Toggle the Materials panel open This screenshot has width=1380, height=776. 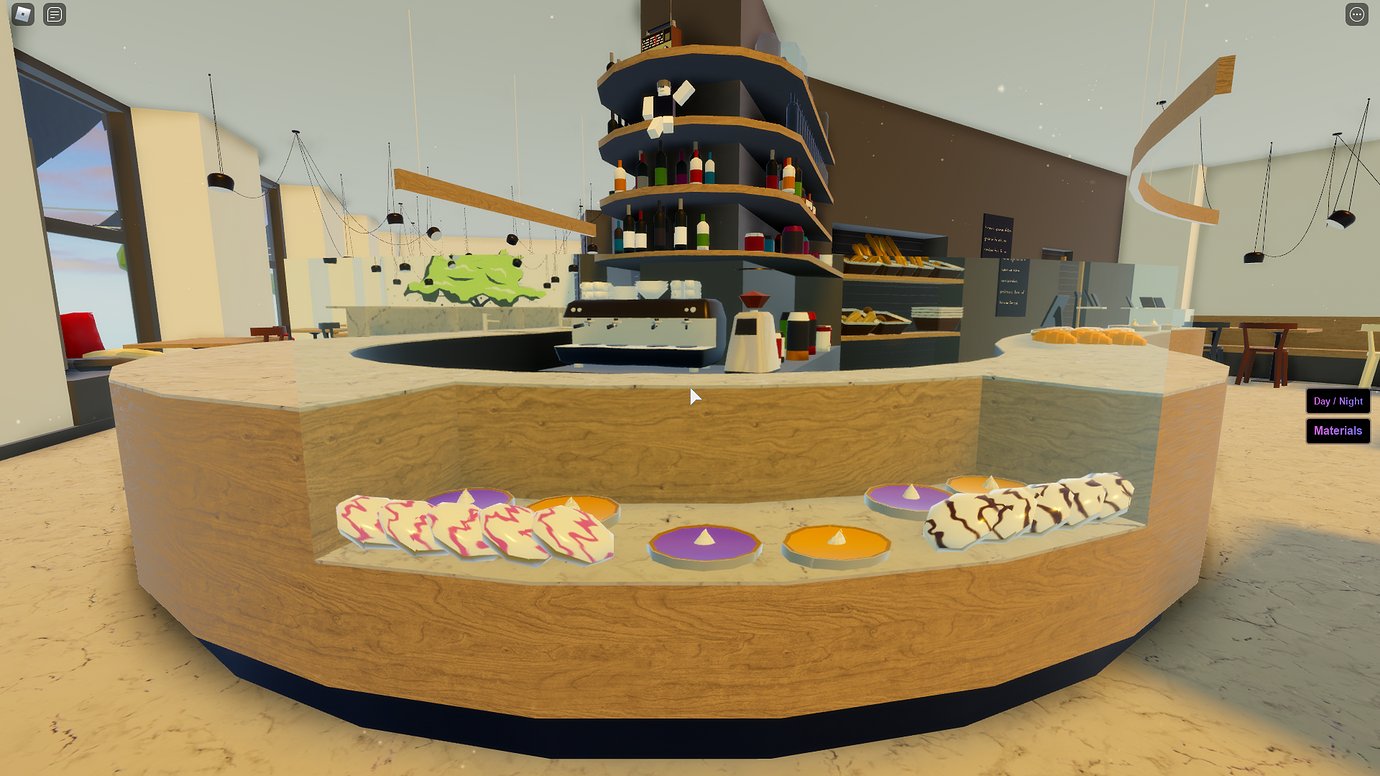pyautogui.click(x=1338, y=430)
